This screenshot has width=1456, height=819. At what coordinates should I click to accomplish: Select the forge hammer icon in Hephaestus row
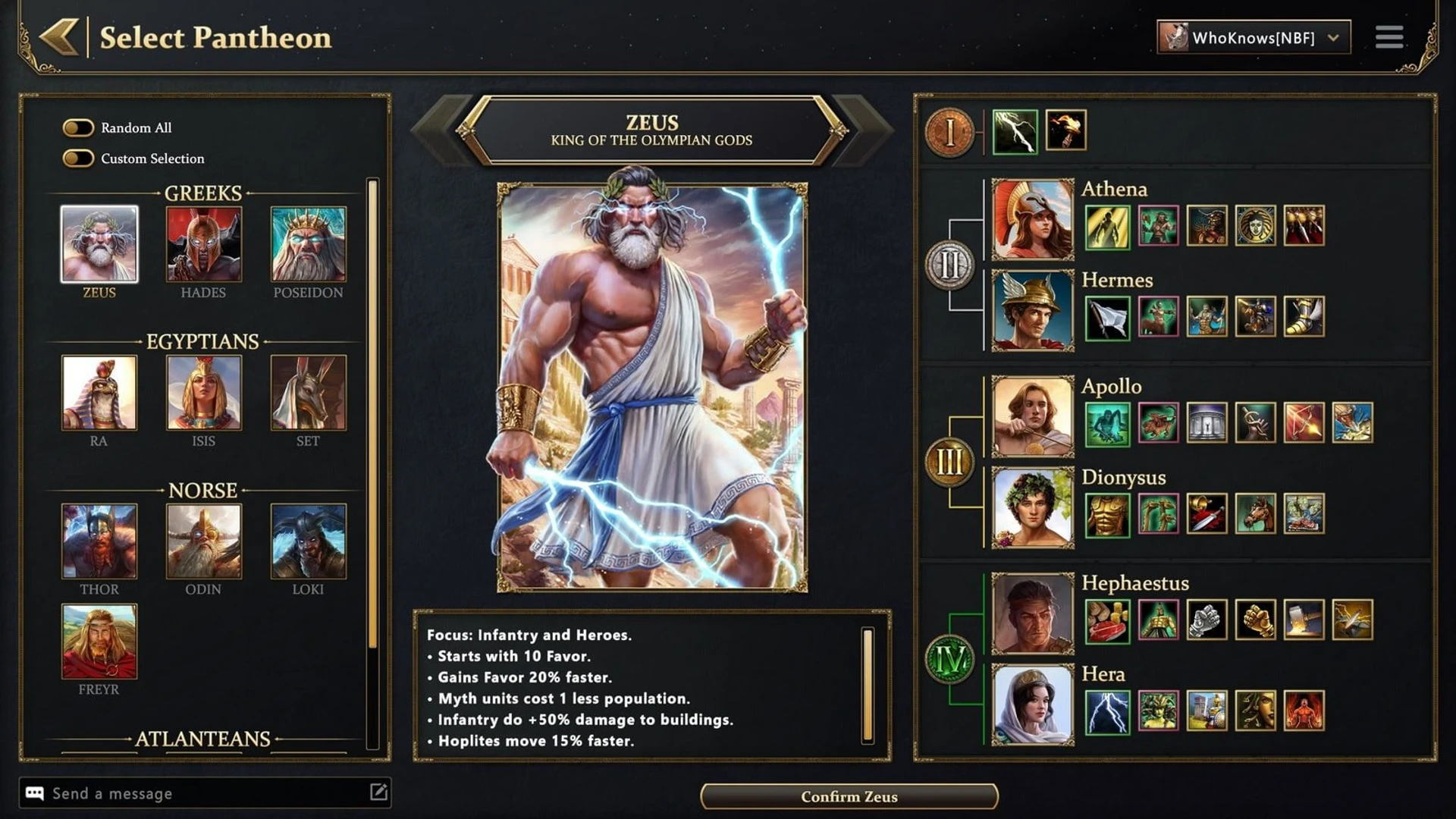tap(1304, 620)
